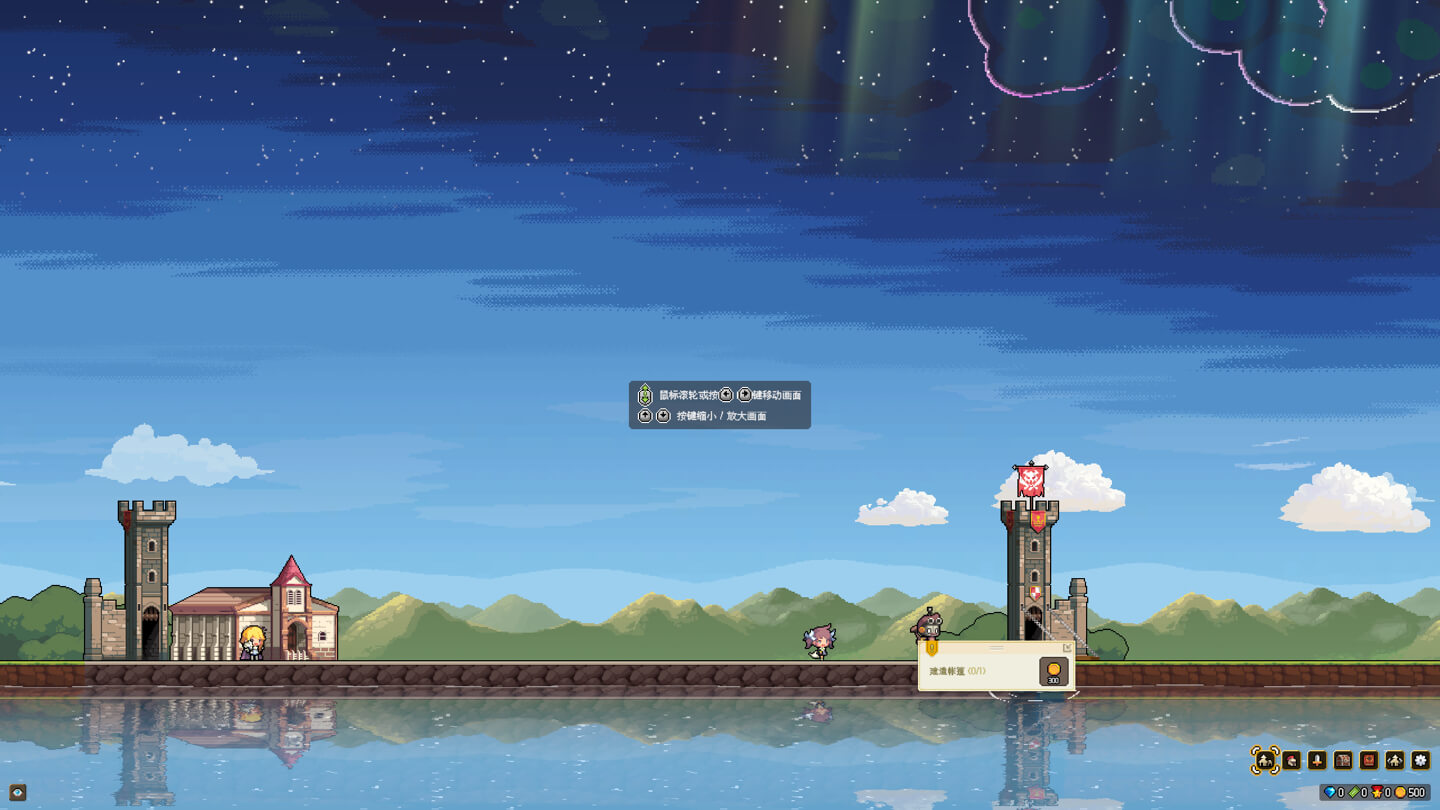Open the red book menu

coord(1369,761)
